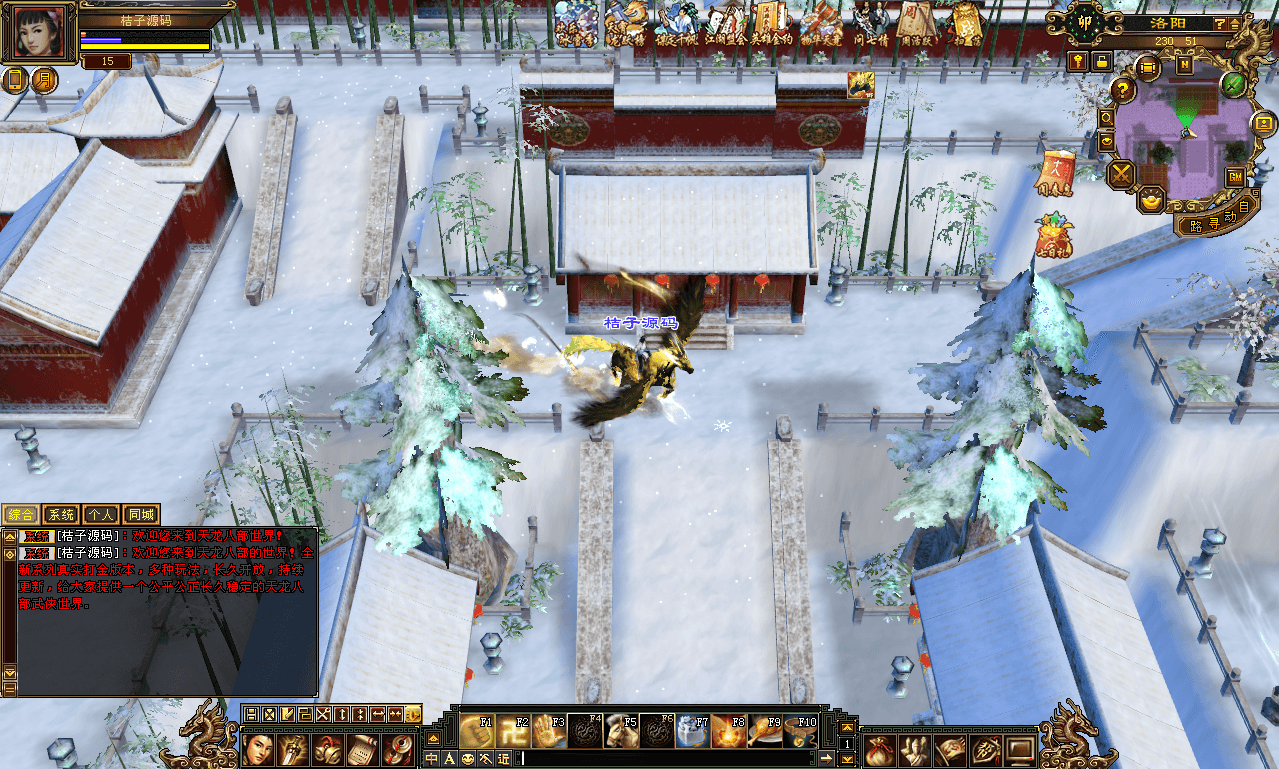Click the round 月 button
This screenshot has width=1279, height=769.
pyautogui.click(x=45, y=80)
